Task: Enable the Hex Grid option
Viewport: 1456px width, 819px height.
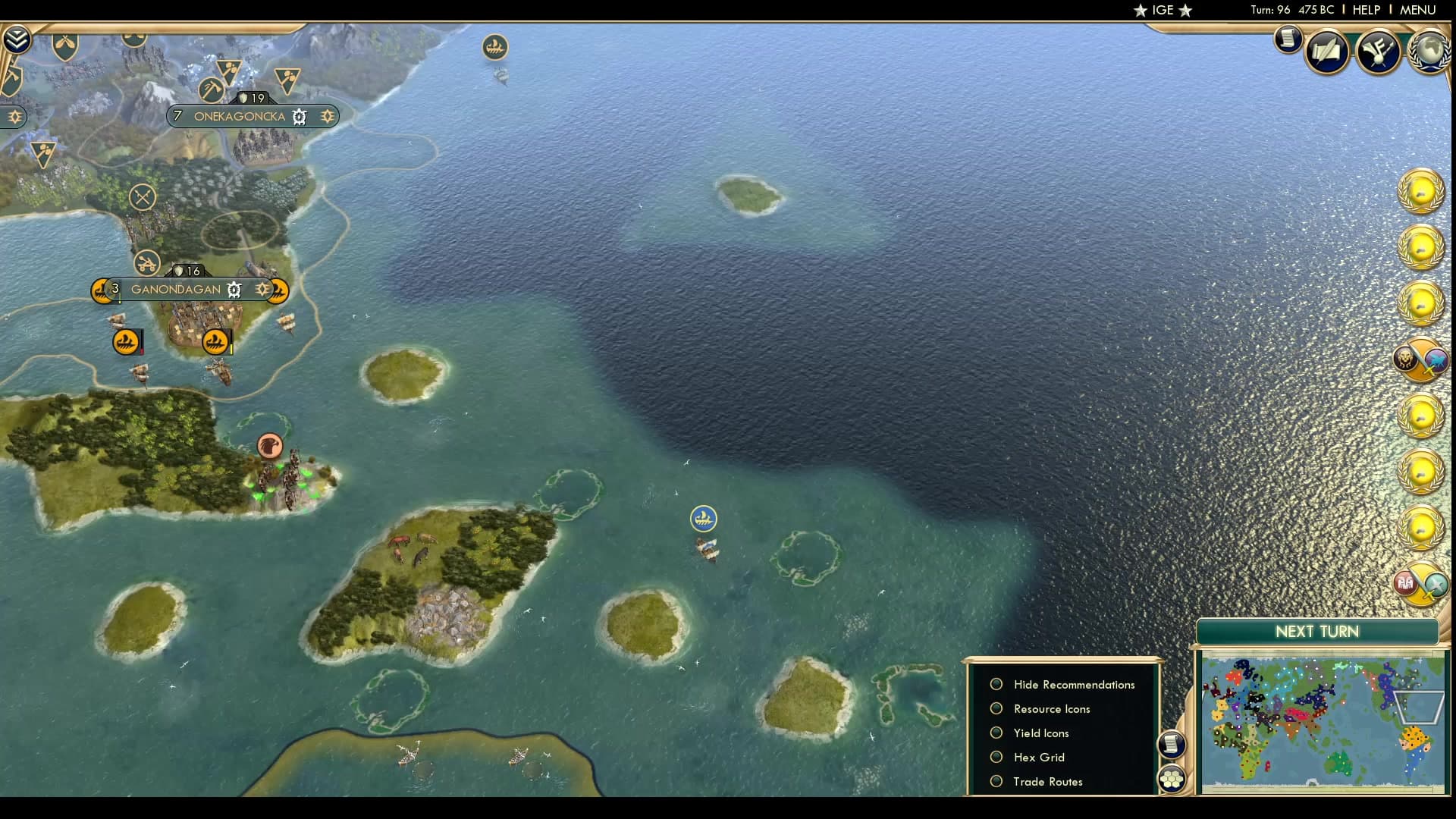Action: (1039, 757)
